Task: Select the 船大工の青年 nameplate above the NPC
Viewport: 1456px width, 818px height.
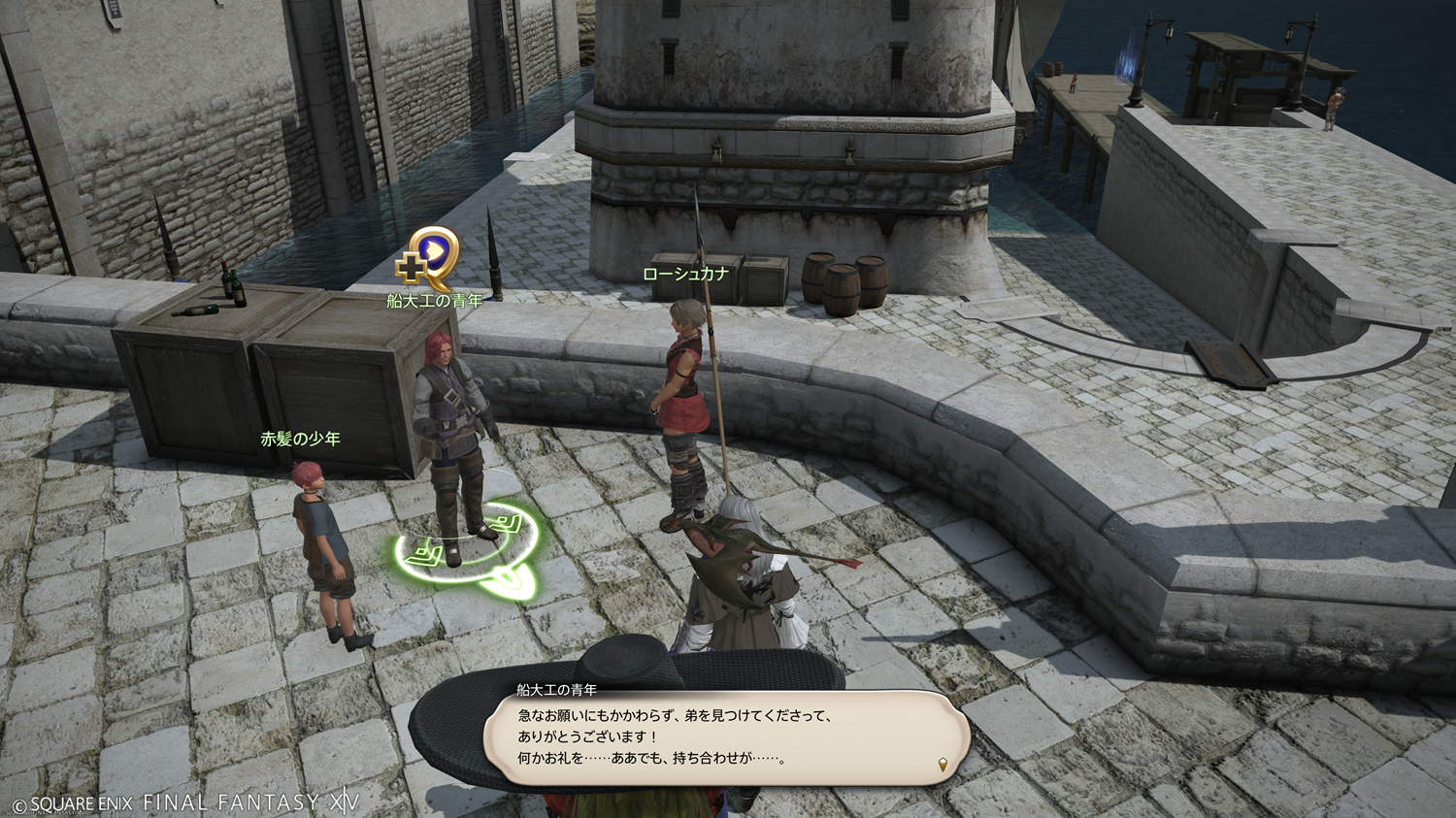Action: (434, 301)
